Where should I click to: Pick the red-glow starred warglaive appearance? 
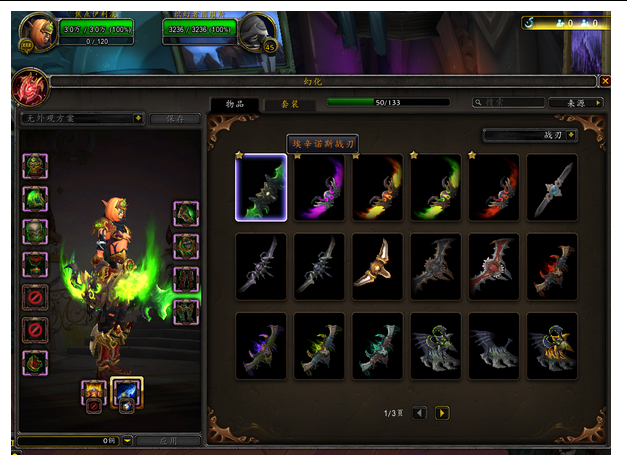tap(494, 187)
